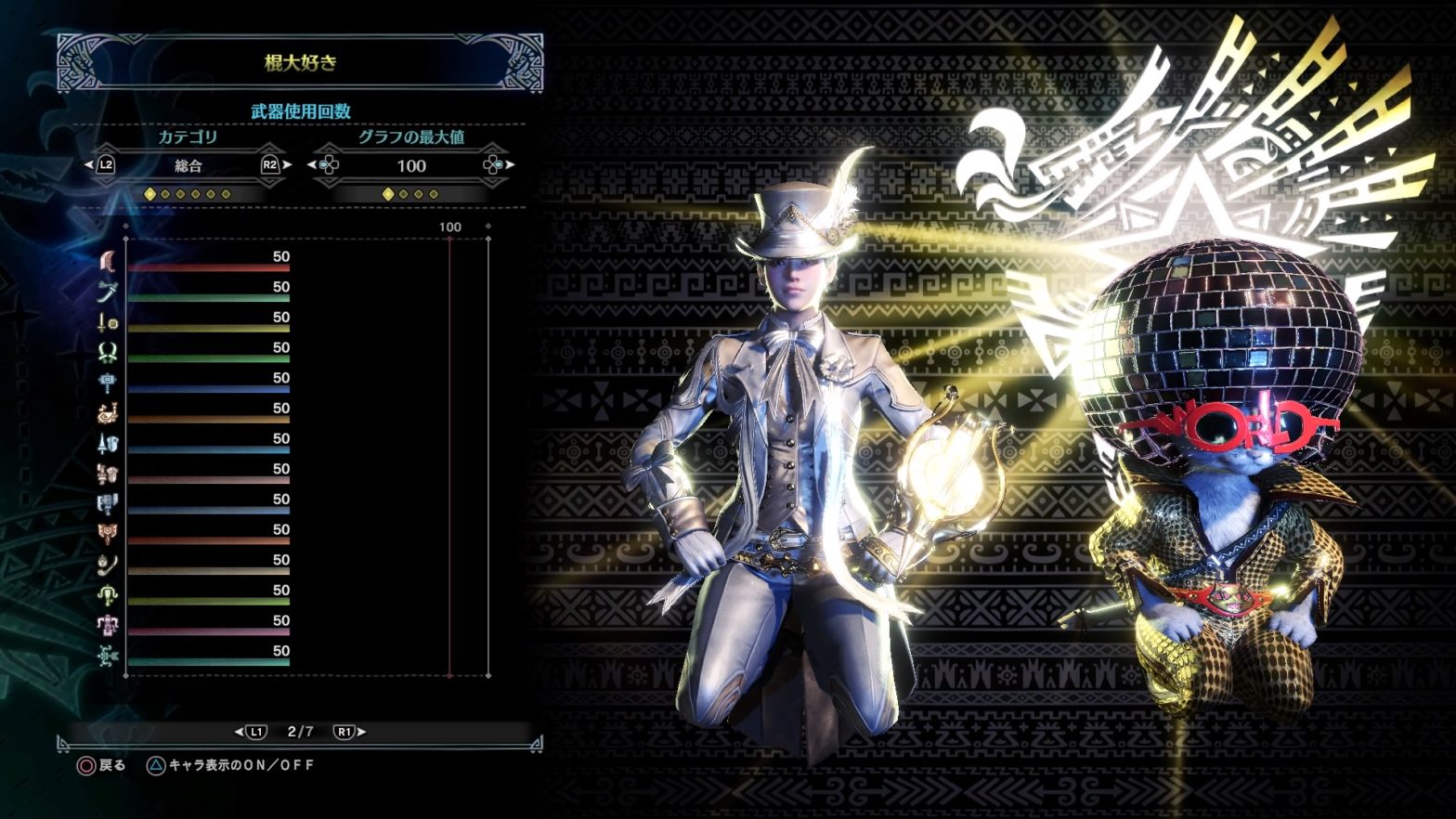Switch to the next category with the right arrow
The height and width of the screenshot is (819, 1456).
[x=286, y=165]
